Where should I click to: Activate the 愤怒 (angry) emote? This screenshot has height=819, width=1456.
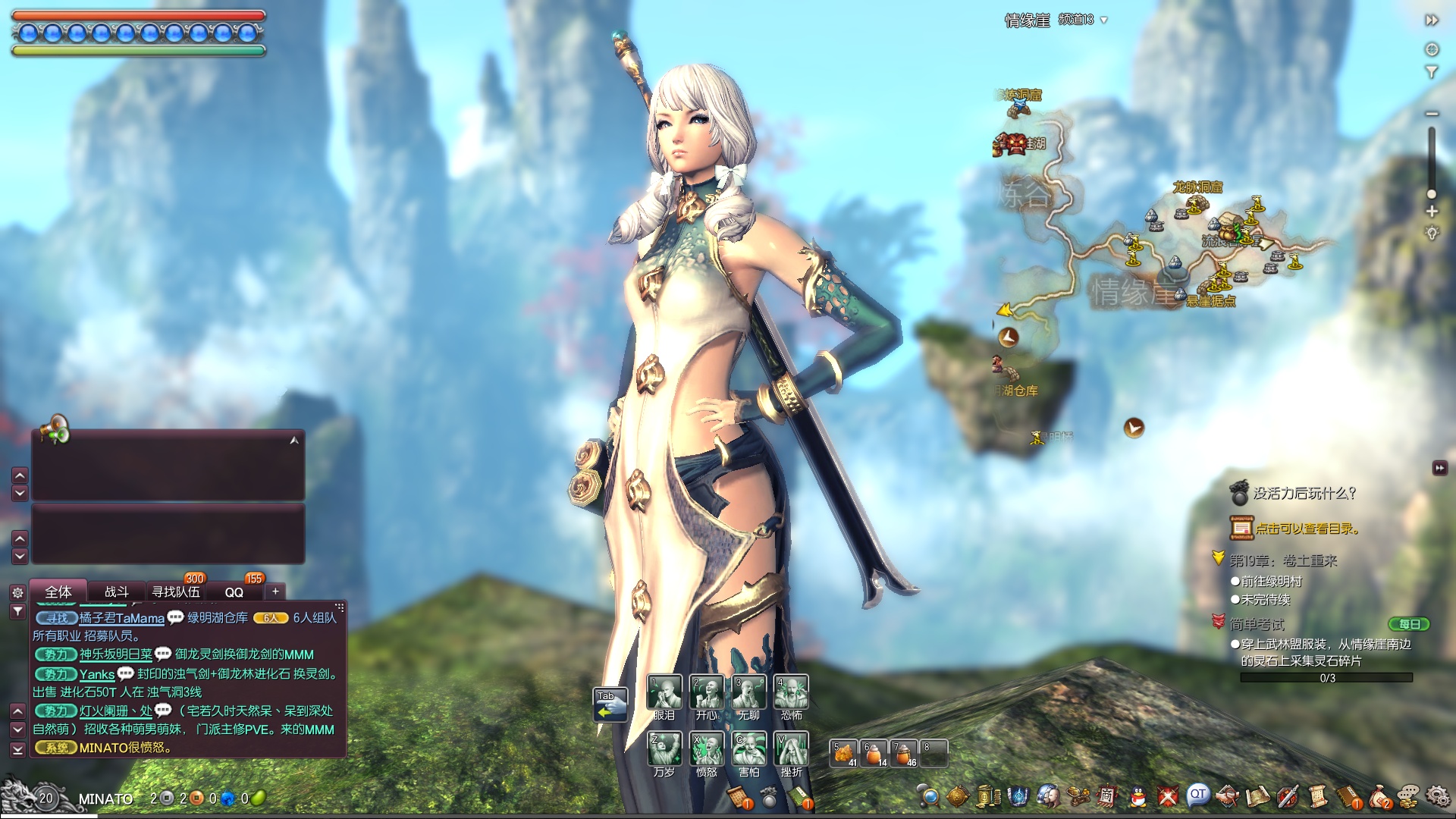pos(707,748)
